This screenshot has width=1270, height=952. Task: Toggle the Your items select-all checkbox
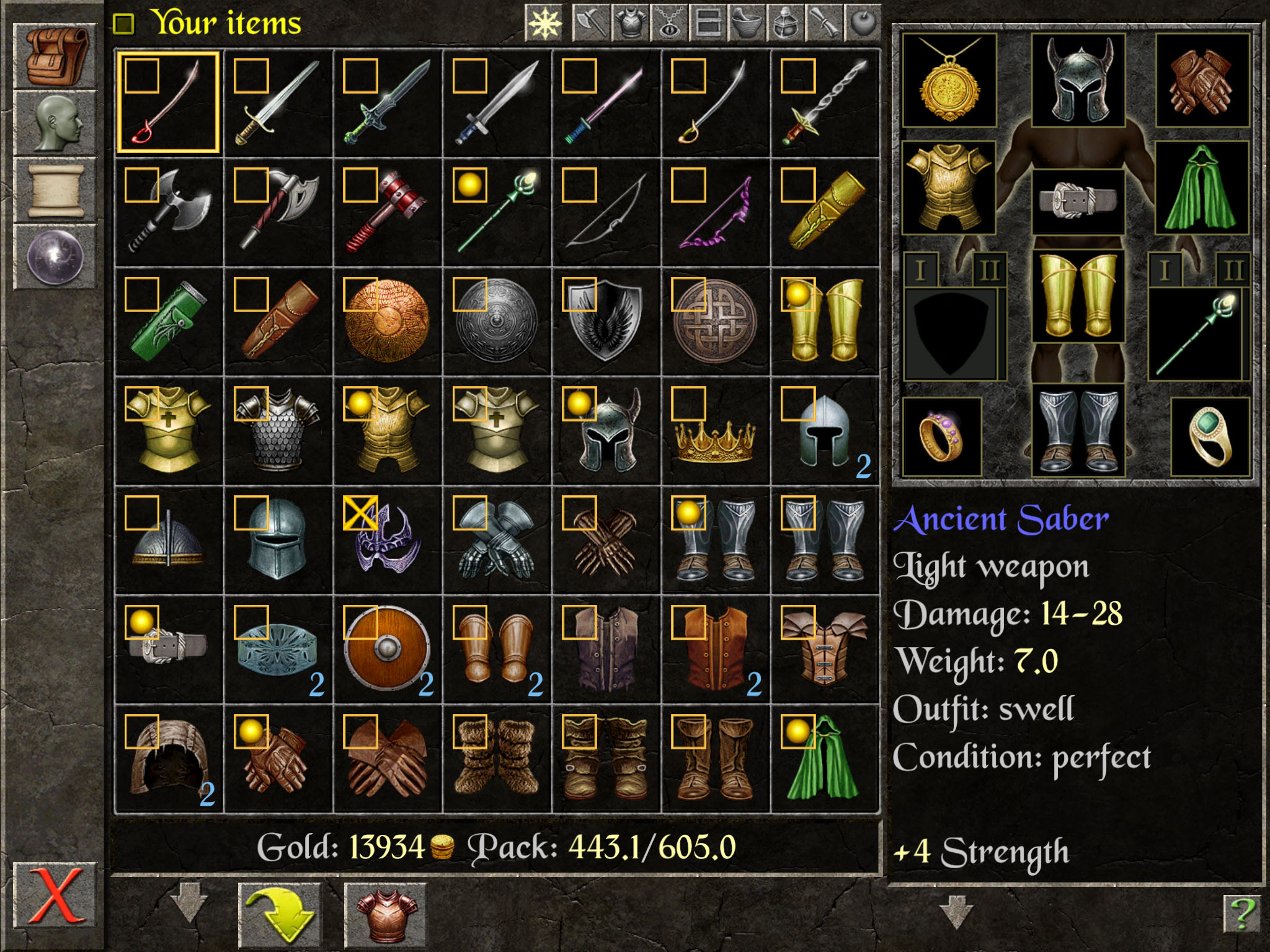[x=124, y=24]
